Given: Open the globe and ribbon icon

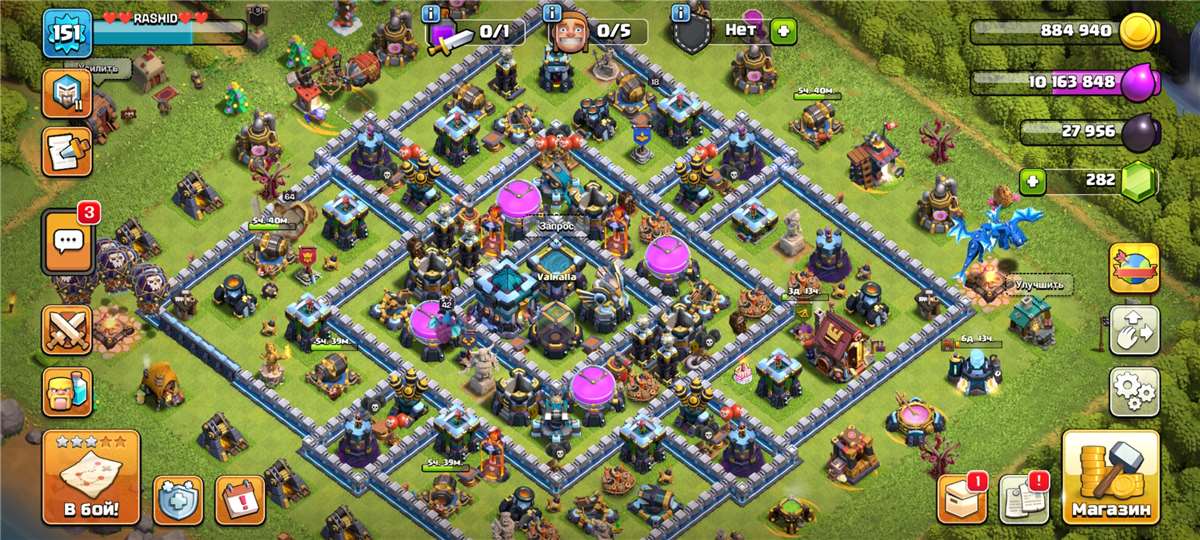Looking at the screenshot, I should 1135,268.
